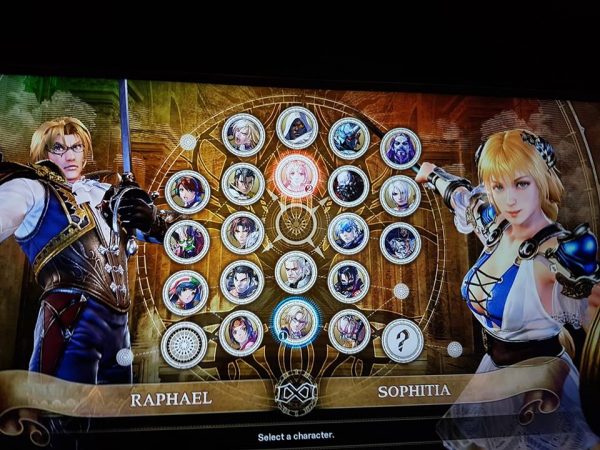Screen dimensions: 600x450
Task: Pick the red-haired fighter in blue outfit
Action: click(187, 191)
